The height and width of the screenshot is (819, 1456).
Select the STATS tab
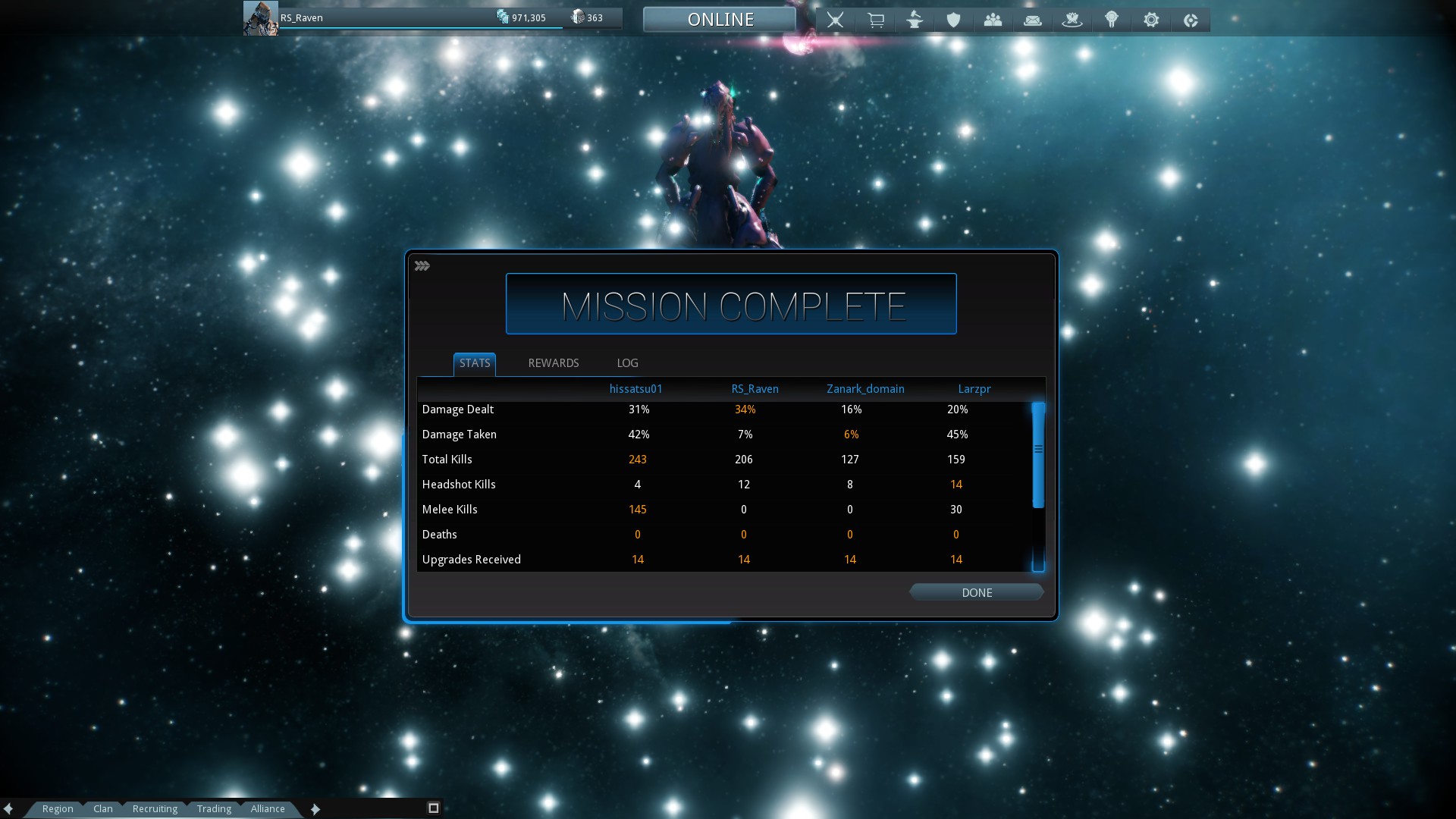(x=475, y=363)
